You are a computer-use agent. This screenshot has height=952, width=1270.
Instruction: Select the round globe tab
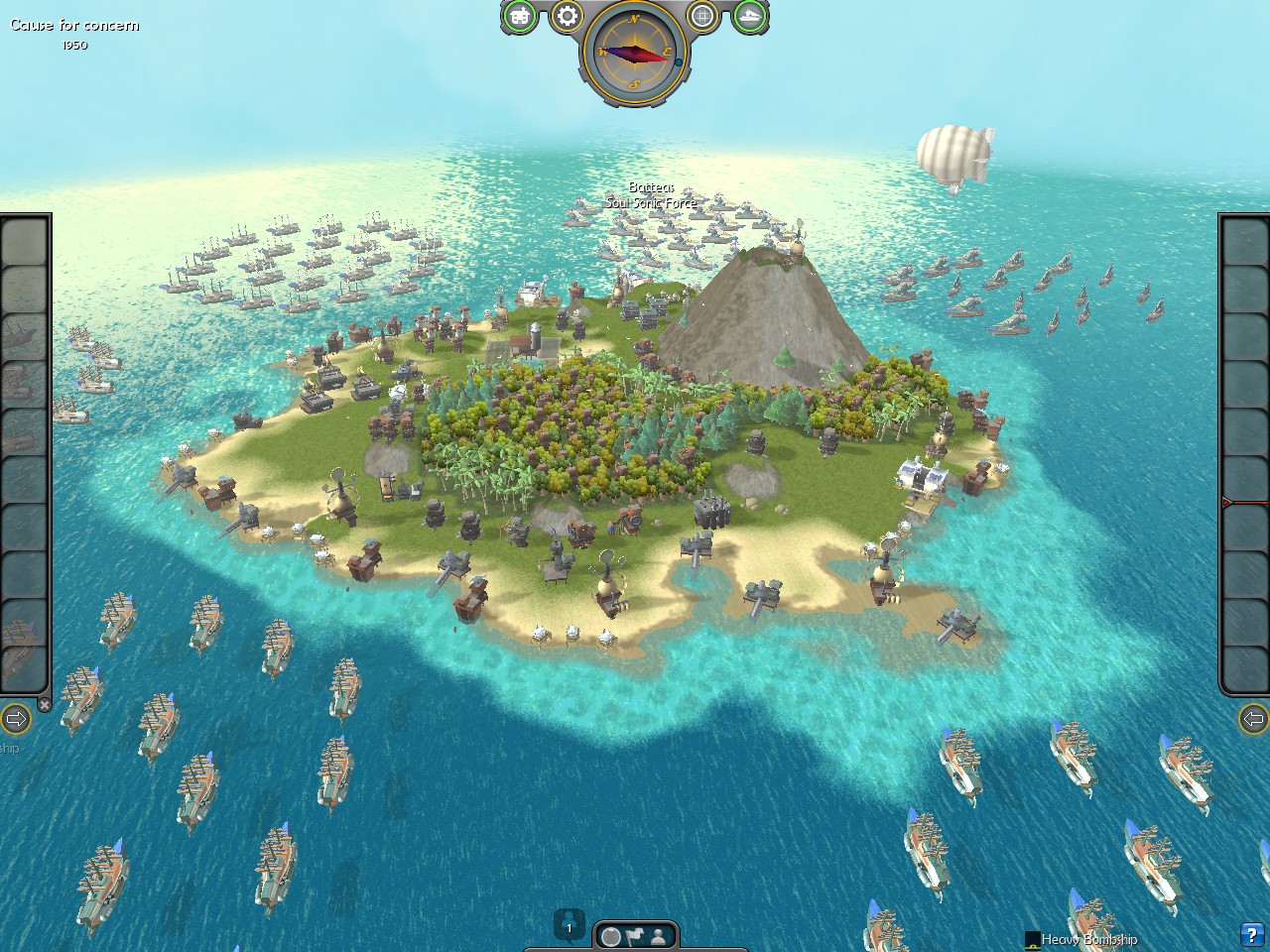(612, 935)
